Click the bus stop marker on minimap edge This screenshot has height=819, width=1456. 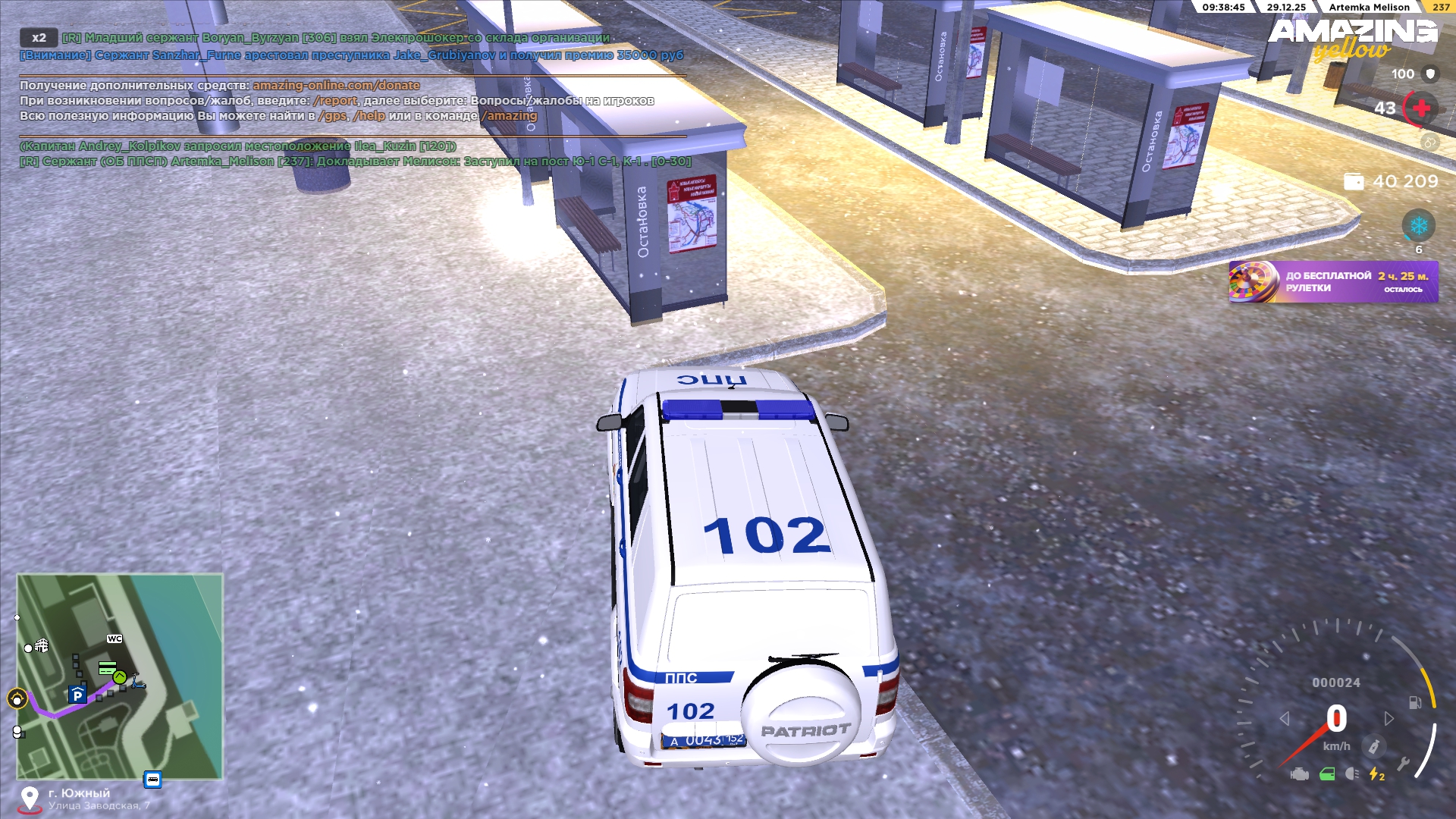(152, 780)
